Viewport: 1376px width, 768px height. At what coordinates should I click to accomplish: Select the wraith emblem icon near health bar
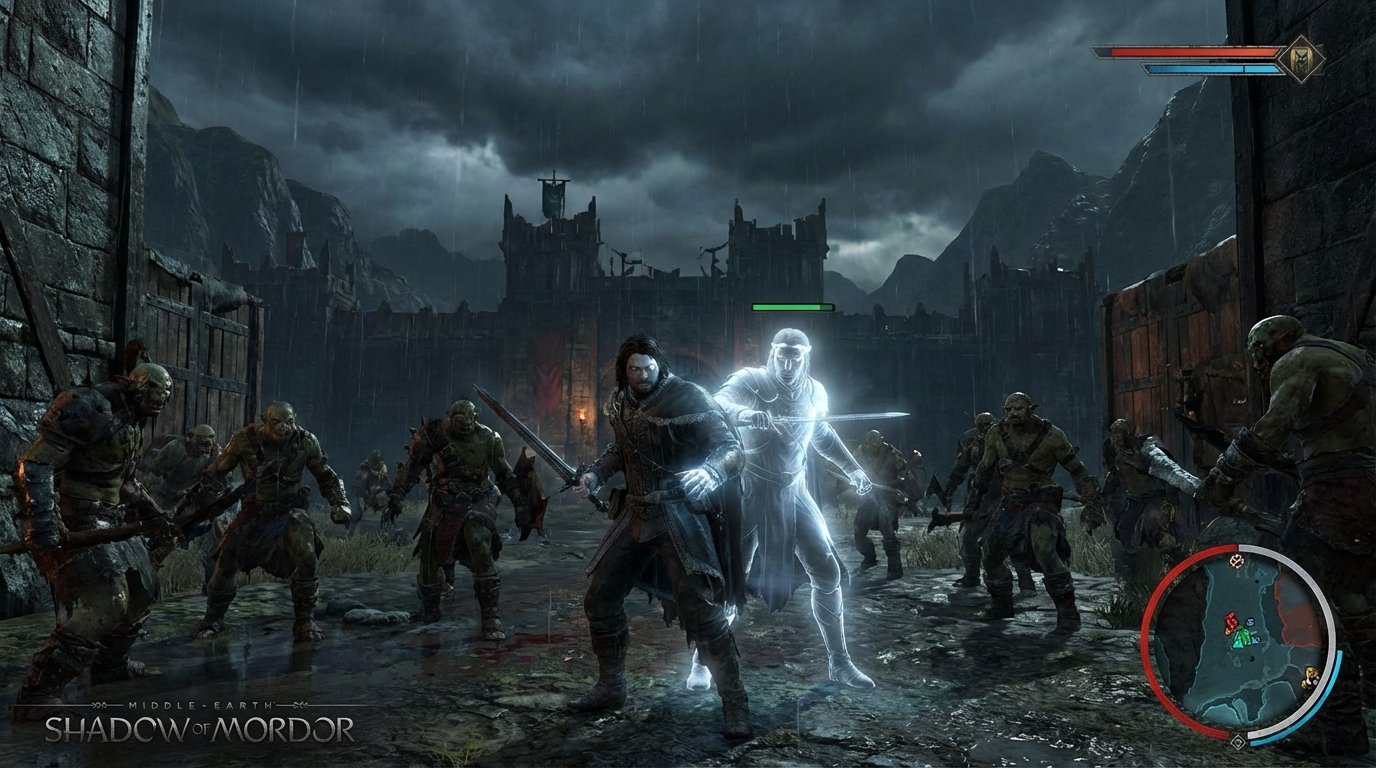point(1302,57)
